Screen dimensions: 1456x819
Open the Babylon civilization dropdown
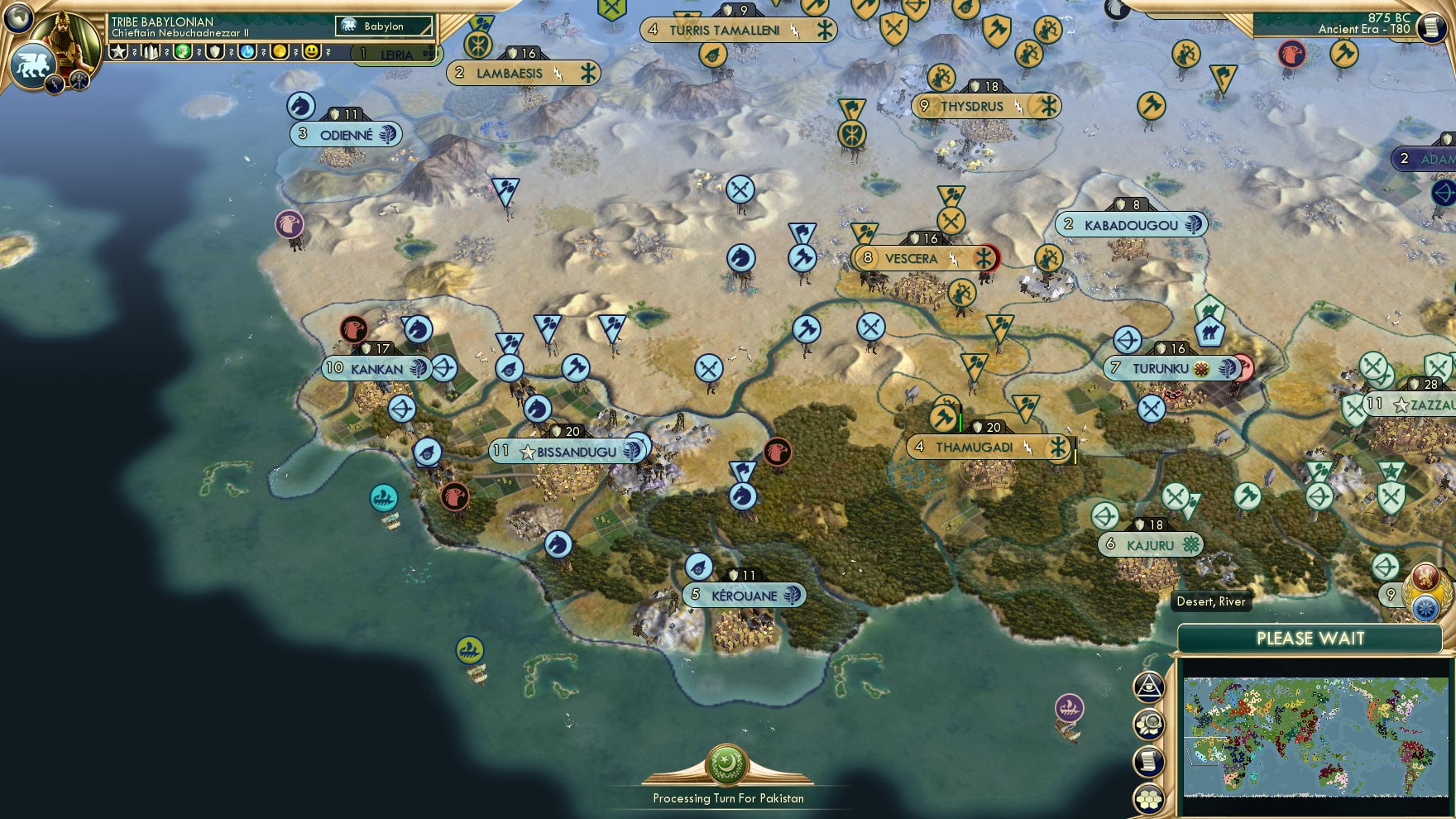pyautogui.click(x=385, y=26)
